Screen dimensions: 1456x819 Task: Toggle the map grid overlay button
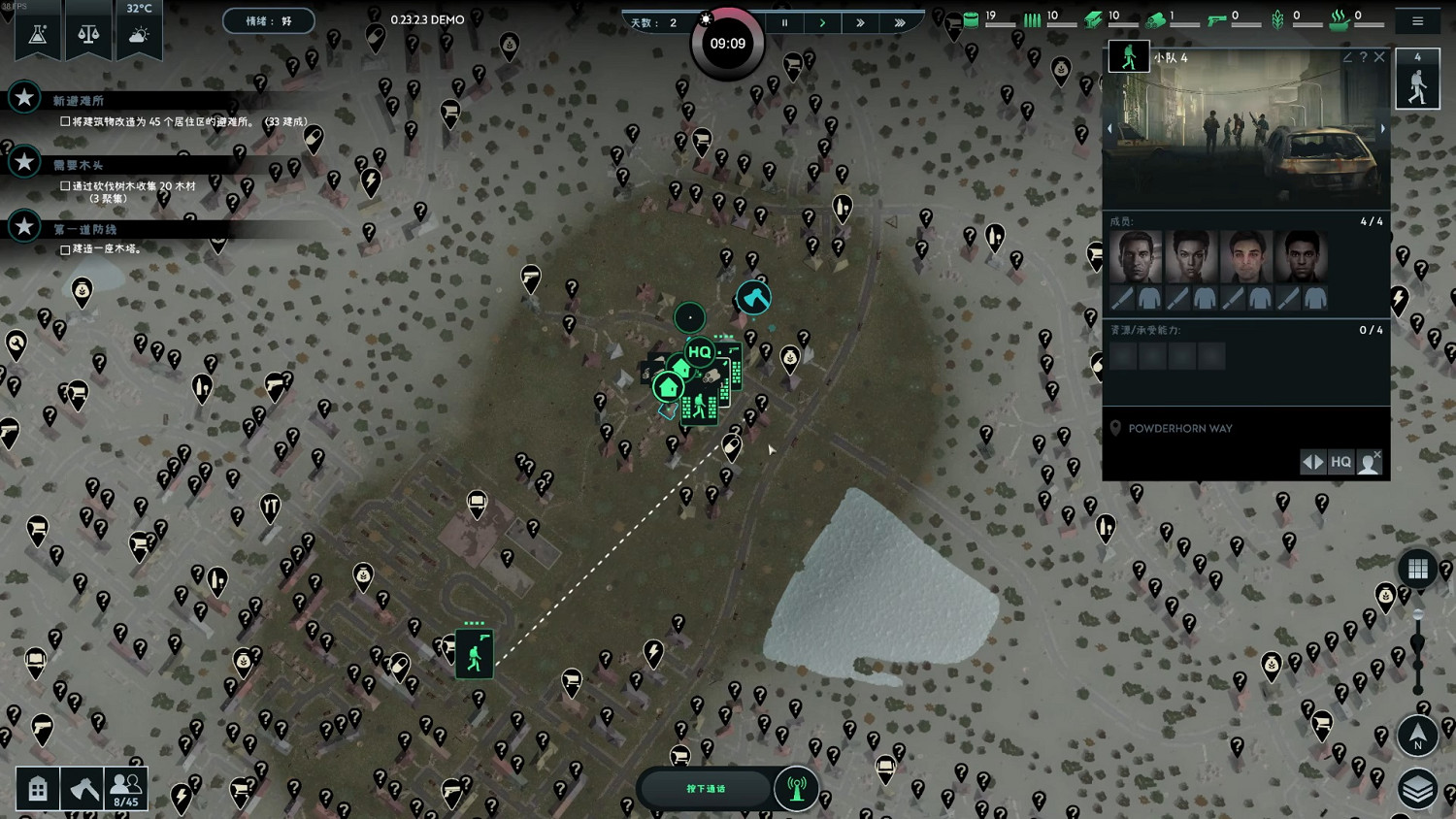coord(1417,569)
